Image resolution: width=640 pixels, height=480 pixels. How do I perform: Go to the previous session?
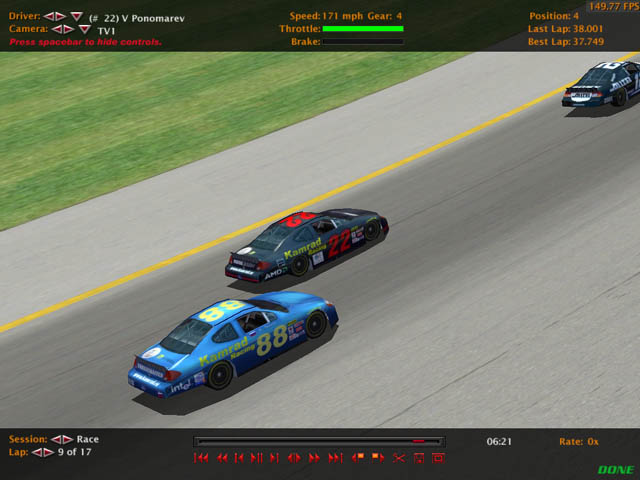[56, 439]
